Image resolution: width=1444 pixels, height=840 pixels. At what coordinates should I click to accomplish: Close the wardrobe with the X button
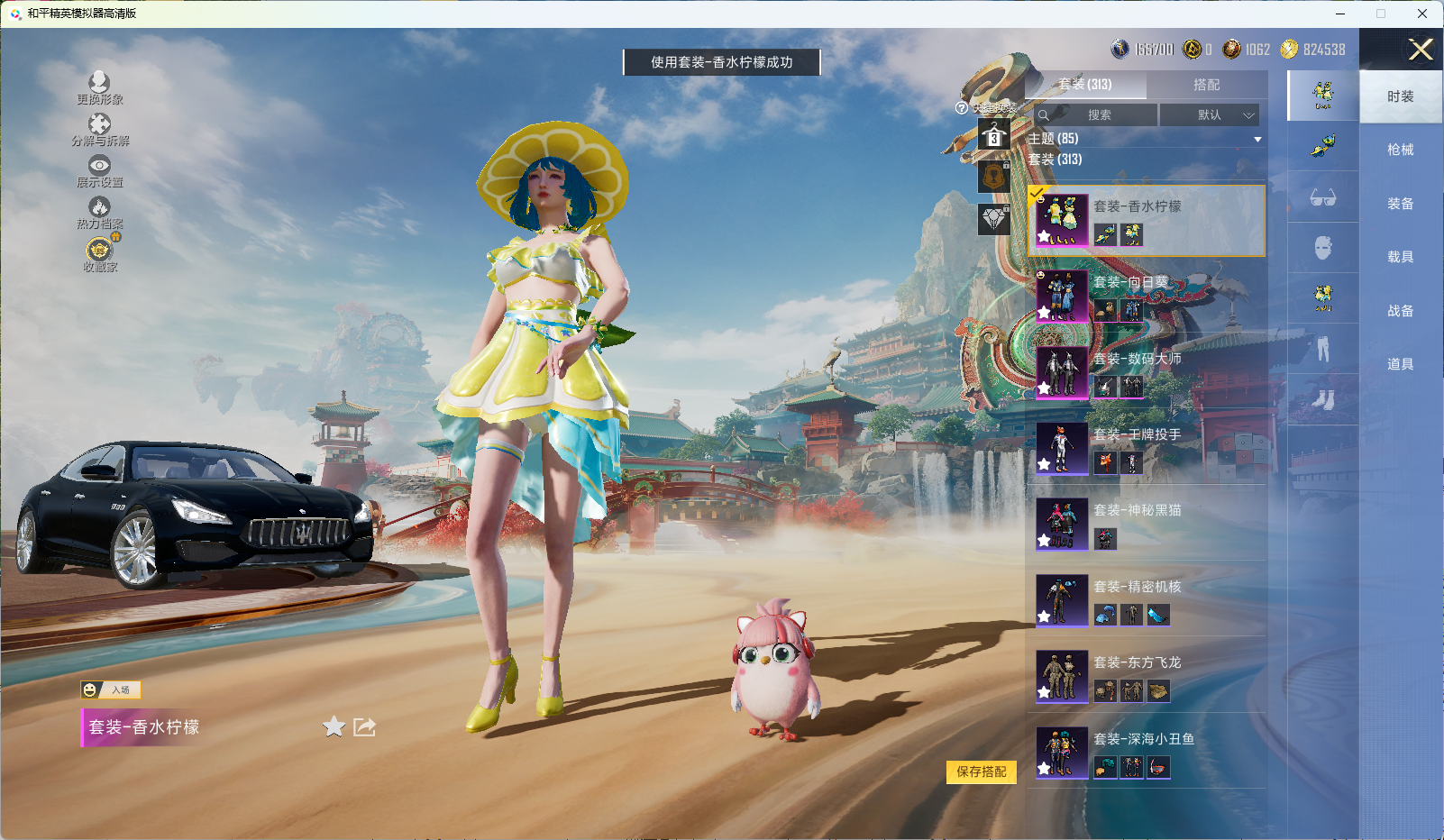click(x=1421, y=50)
